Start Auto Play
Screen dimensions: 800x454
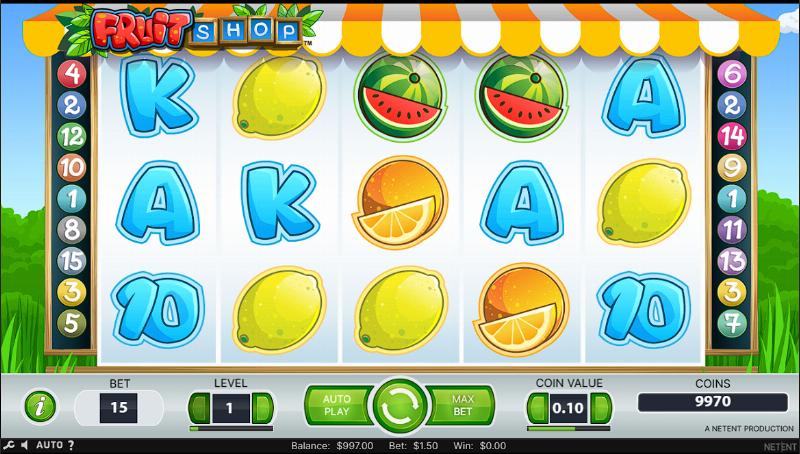pos(336,405)
